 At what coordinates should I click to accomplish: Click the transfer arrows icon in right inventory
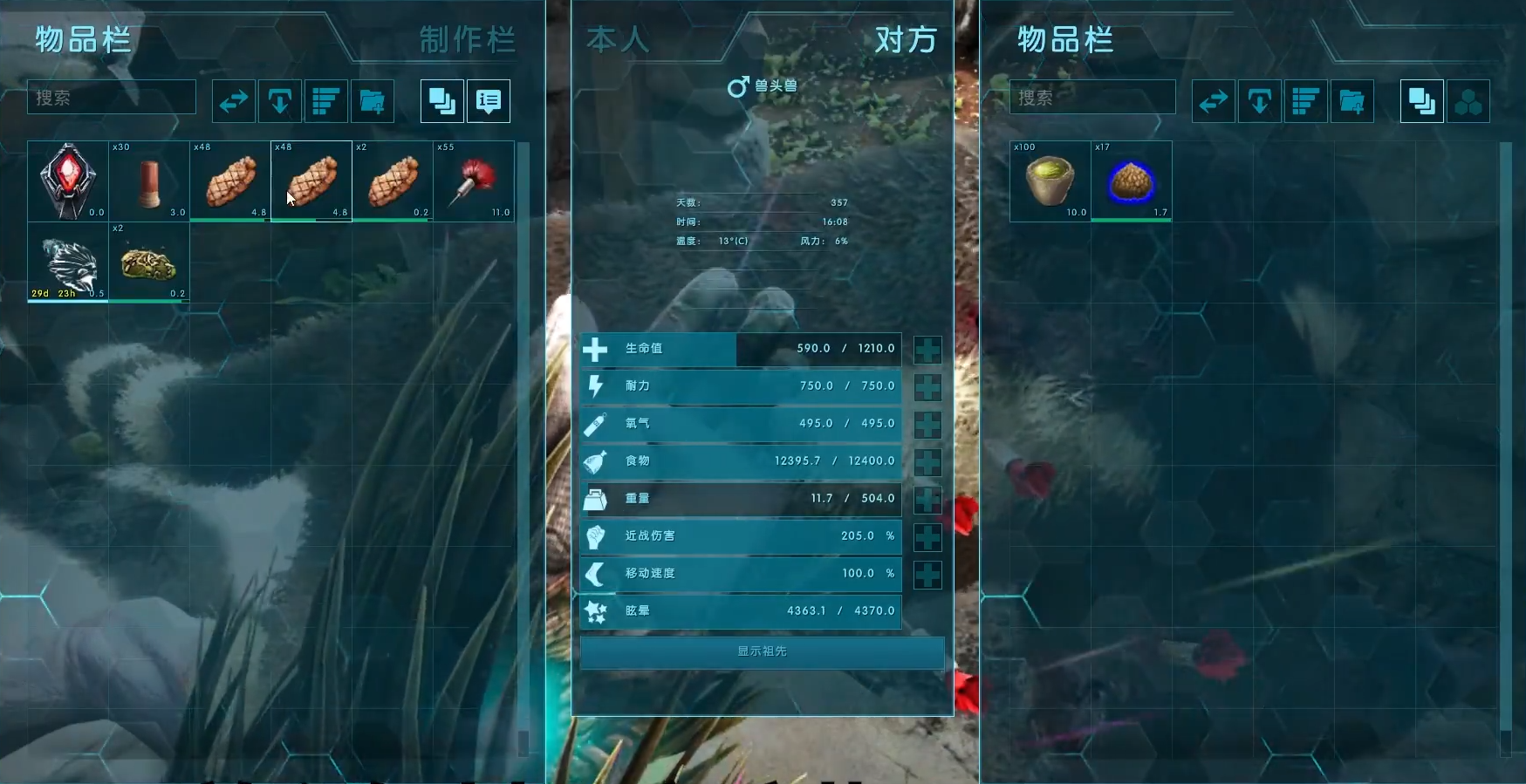1214,101
